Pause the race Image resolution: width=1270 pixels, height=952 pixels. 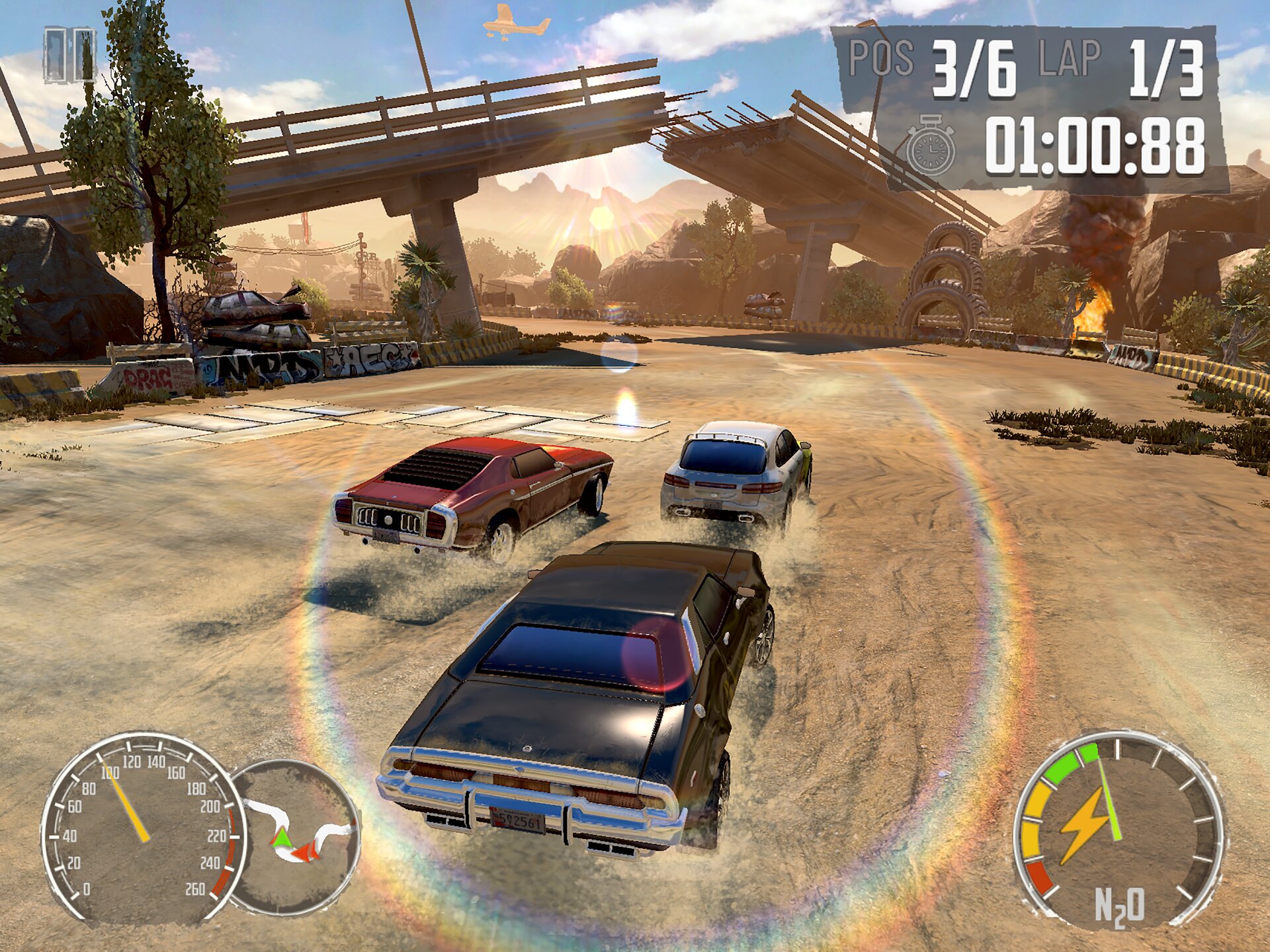point(69,56)
